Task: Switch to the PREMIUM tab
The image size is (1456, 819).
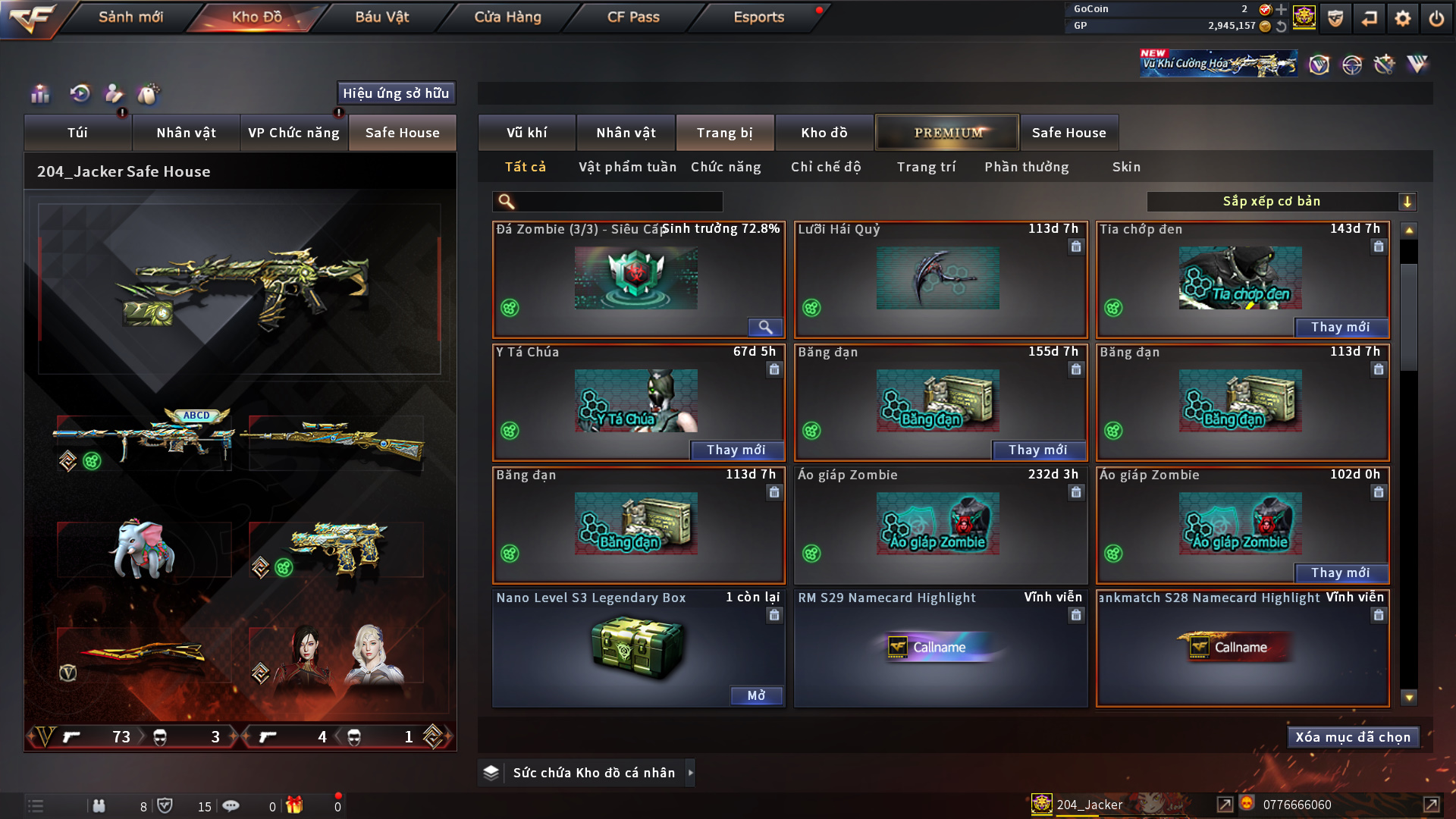Action: (947, 133)
